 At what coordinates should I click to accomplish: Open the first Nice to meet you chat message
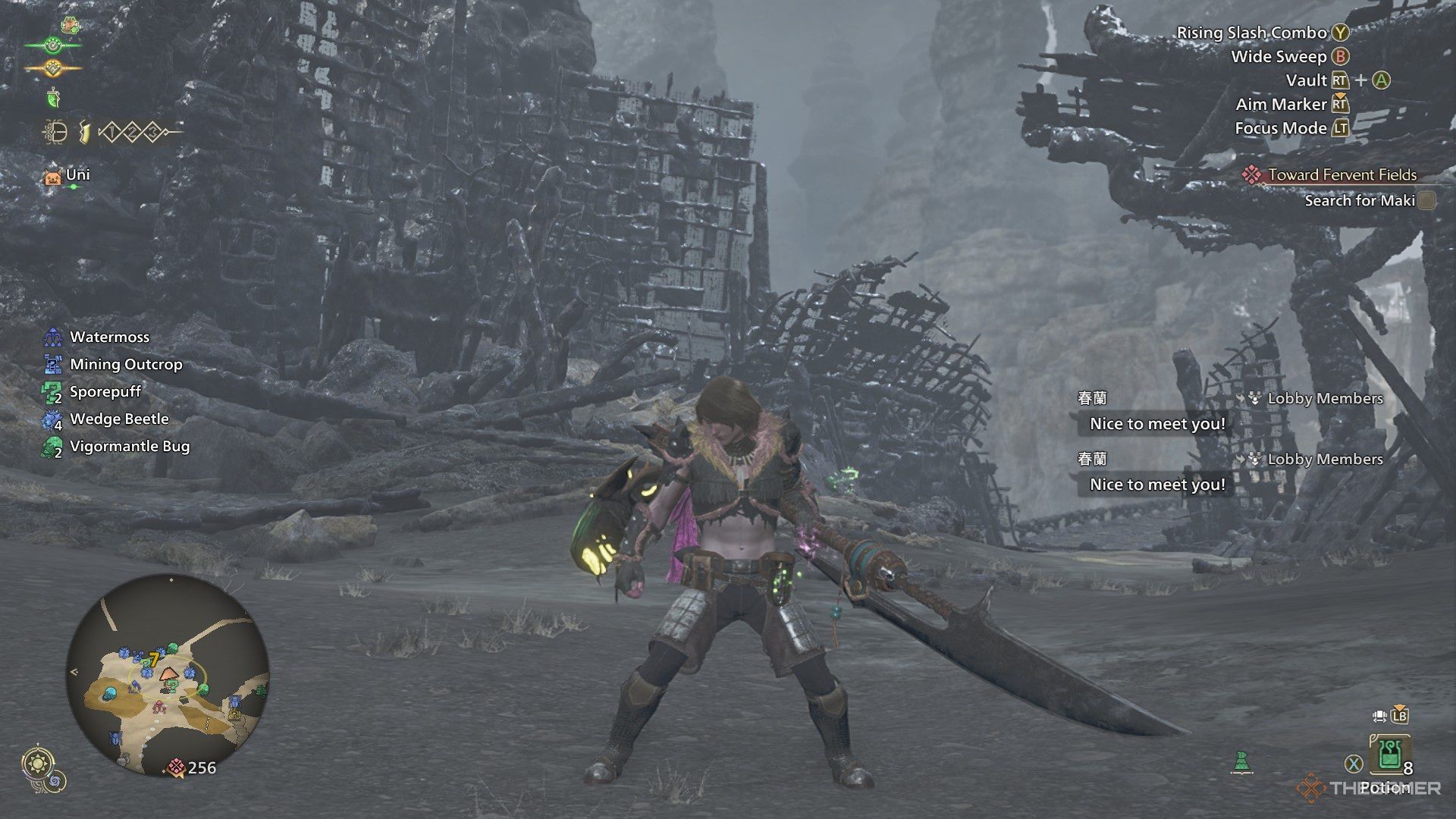[x=1156, y=424]
